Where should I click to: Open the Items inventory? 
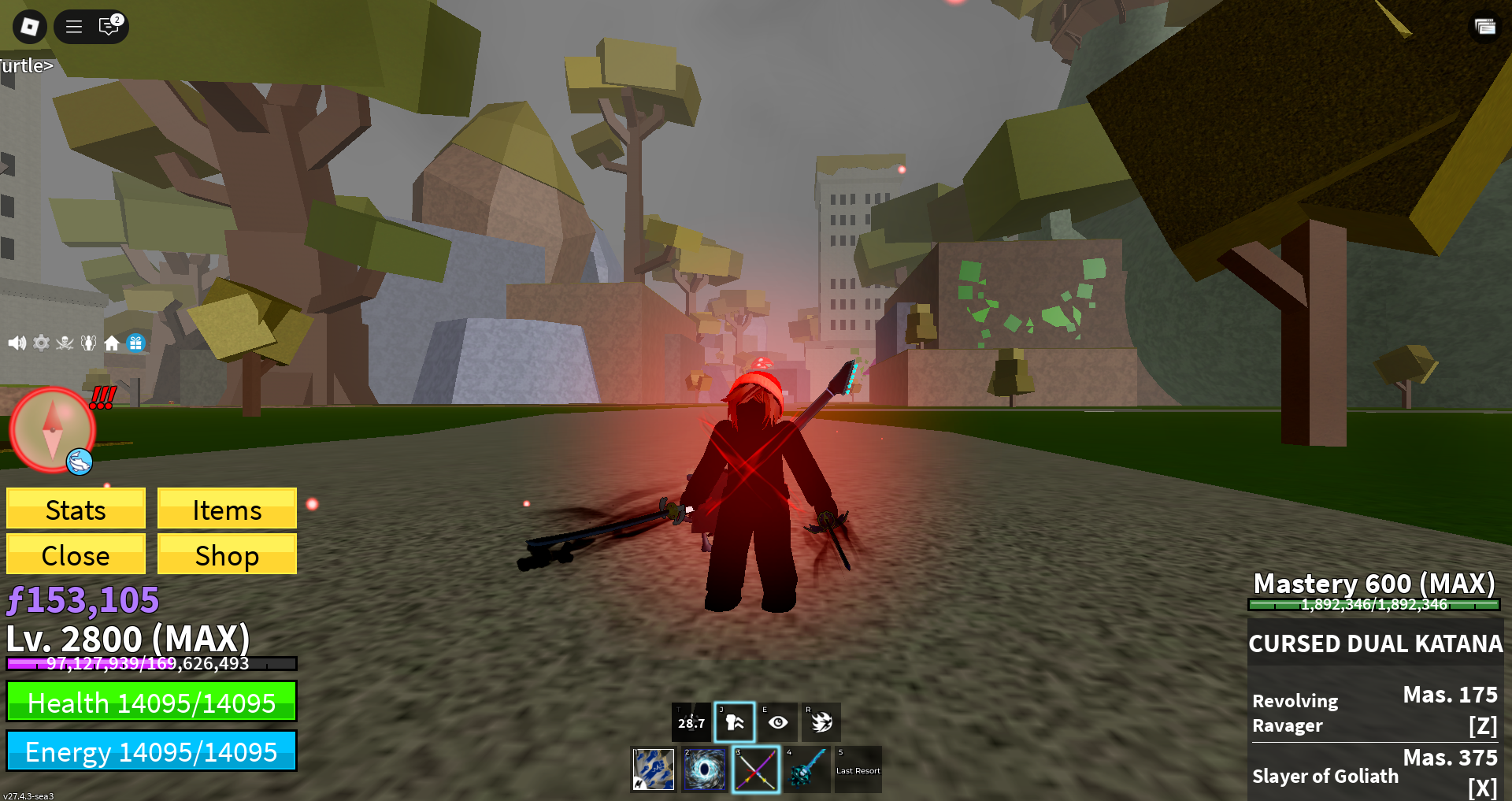pyautogui.click(x=227, y=510)
